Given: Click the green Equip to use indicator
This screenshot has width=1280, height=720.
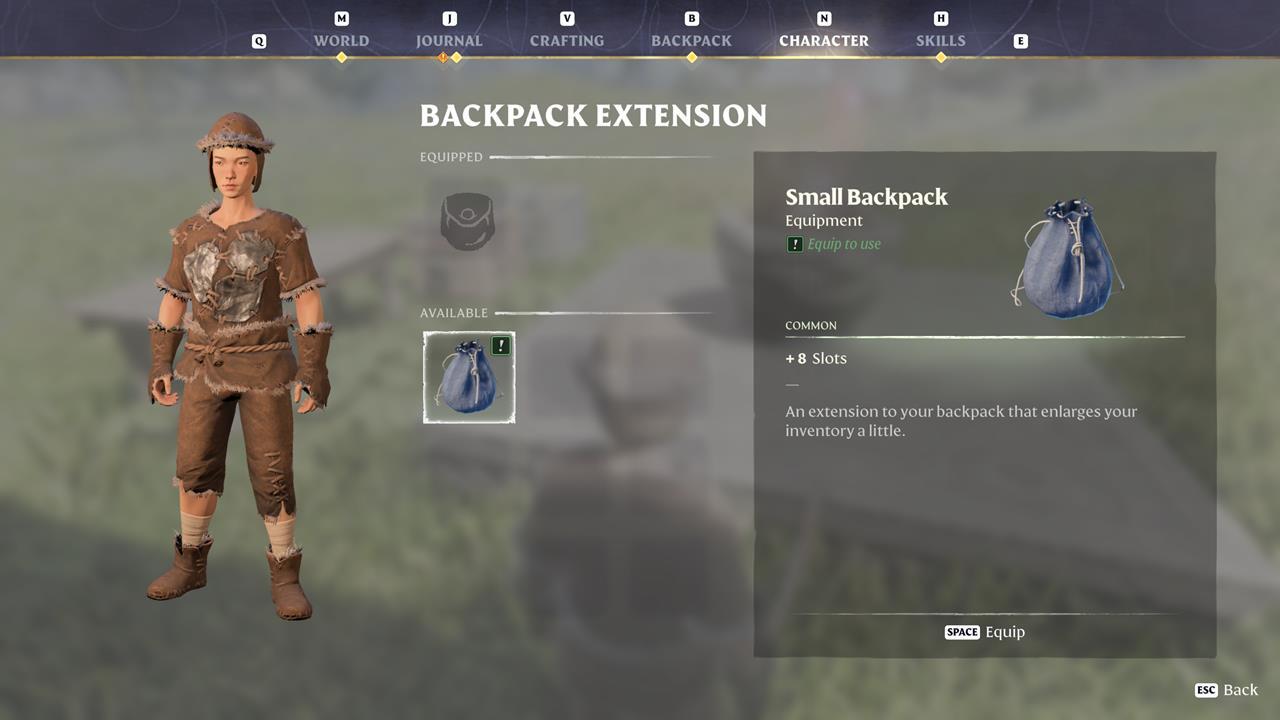Looking at the screenshot, I should [x=833, y=243].
